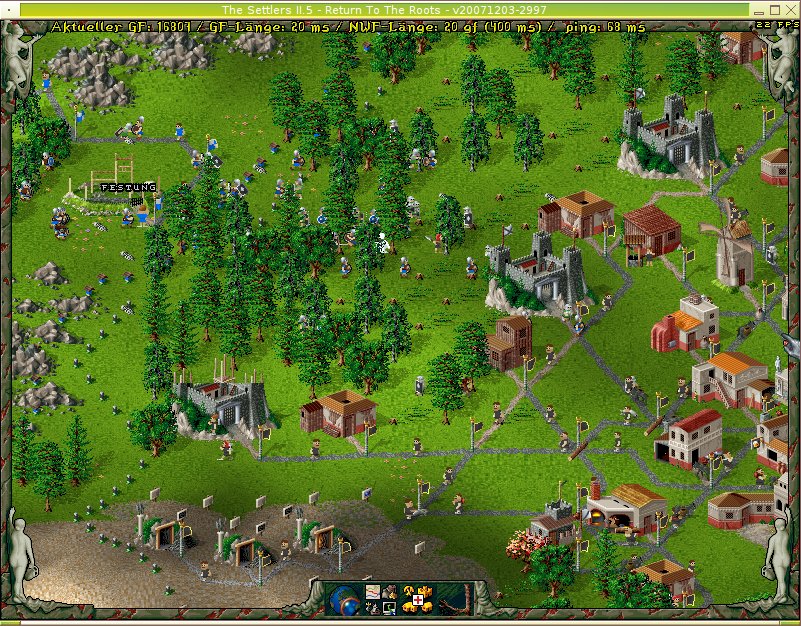This screenshot has height=626, width=801.
Task: Open the computer options icon
Action: [x=389, y=607]
